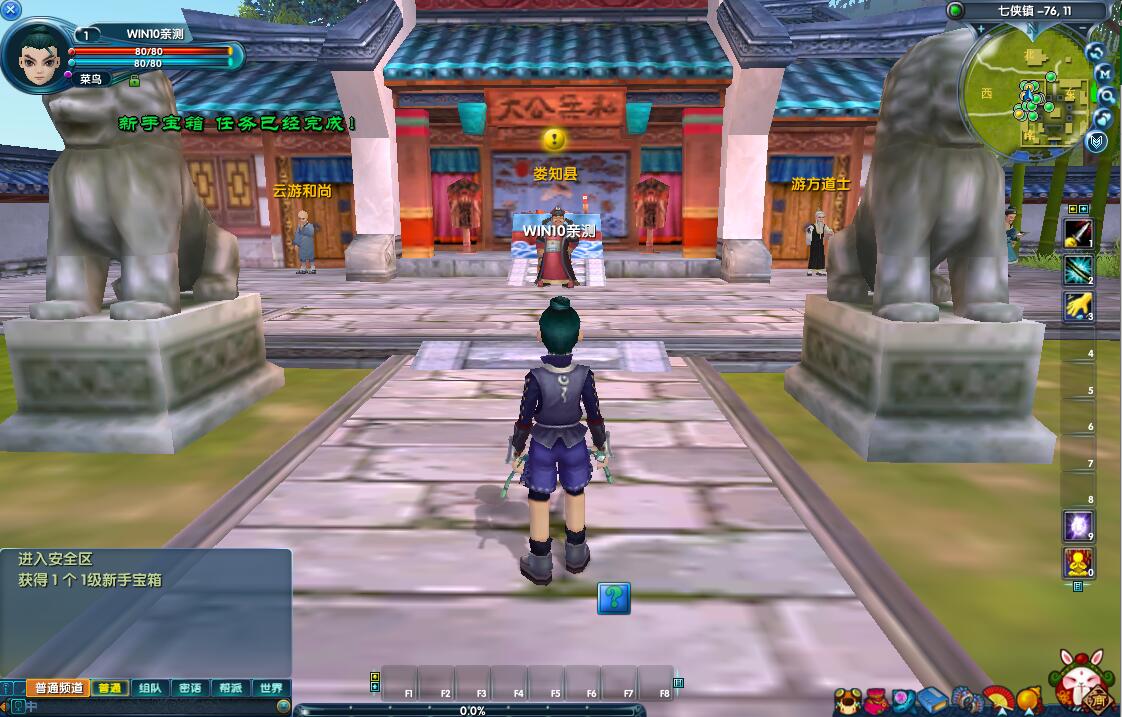Click the magnifying glass search button by minimap
The image size is (1122, 717).
click(1107, 95)
